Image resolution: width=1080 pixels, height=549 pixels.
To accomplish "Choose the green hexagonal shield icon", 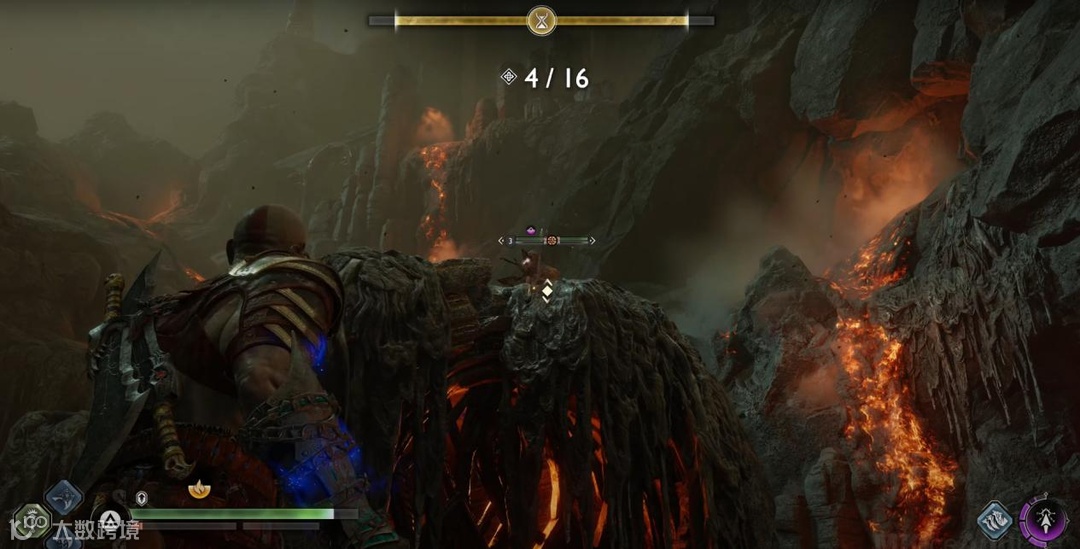I will (x=33, y=520).
